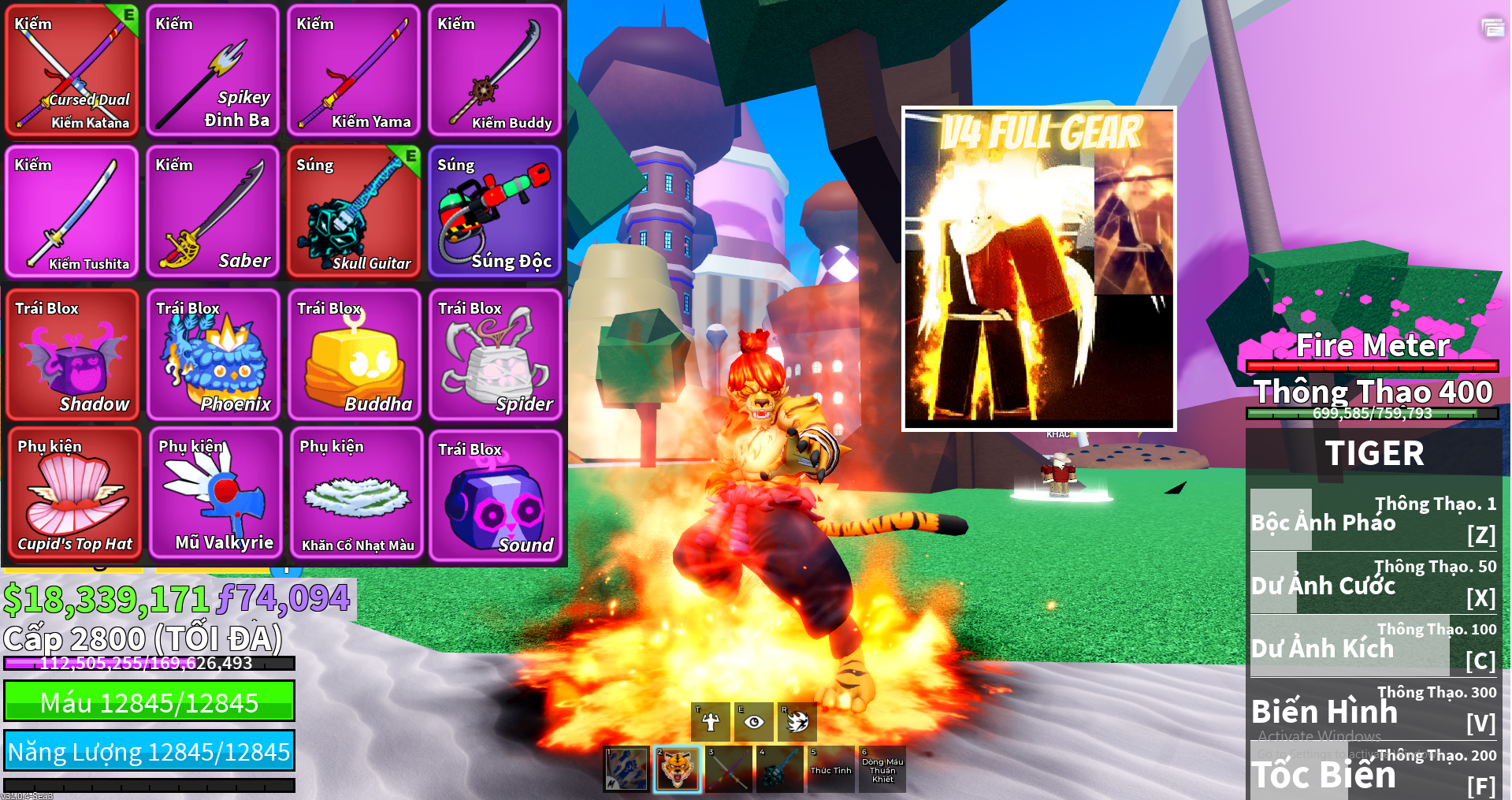Viewport: 1512px width, 800px height.
Task: Toggle the eye observation ability icon
Action: click(754, 722)
